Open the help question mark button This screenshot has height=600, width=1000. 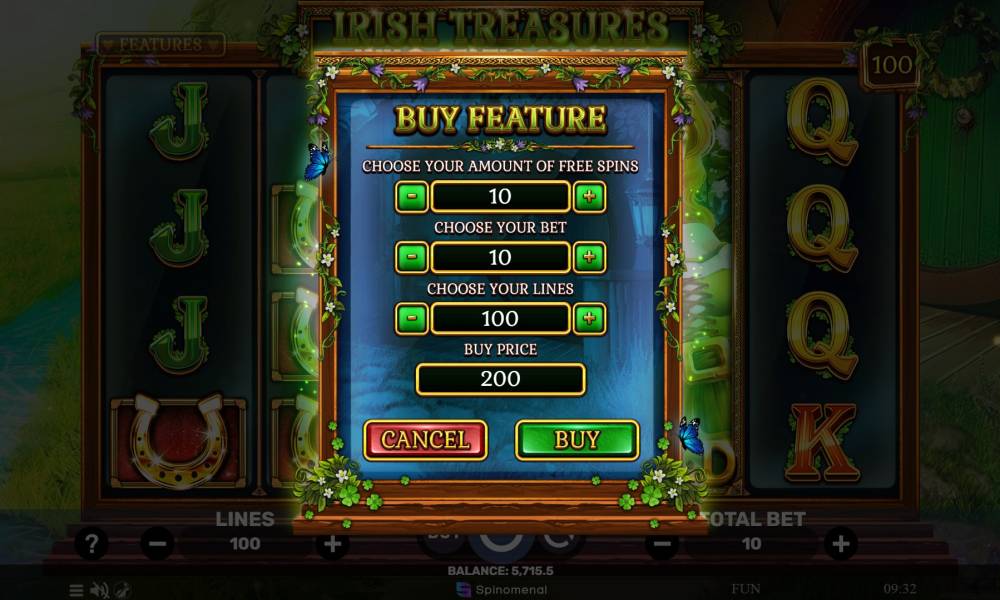tap(91, 544)
